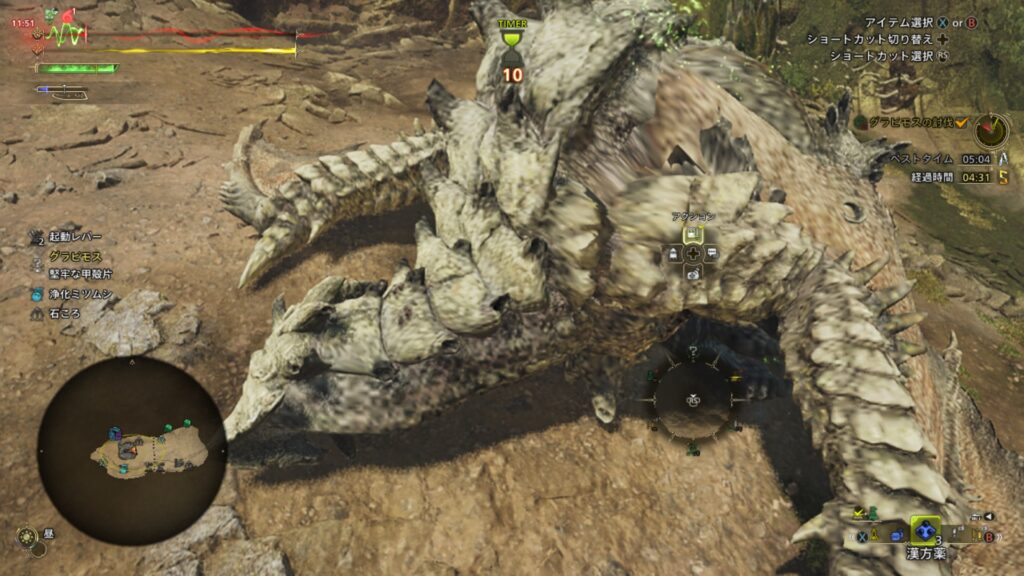1024x576 pixels.
Task: Choose the top アクション shortcut icon
Action: click(693, 234)
